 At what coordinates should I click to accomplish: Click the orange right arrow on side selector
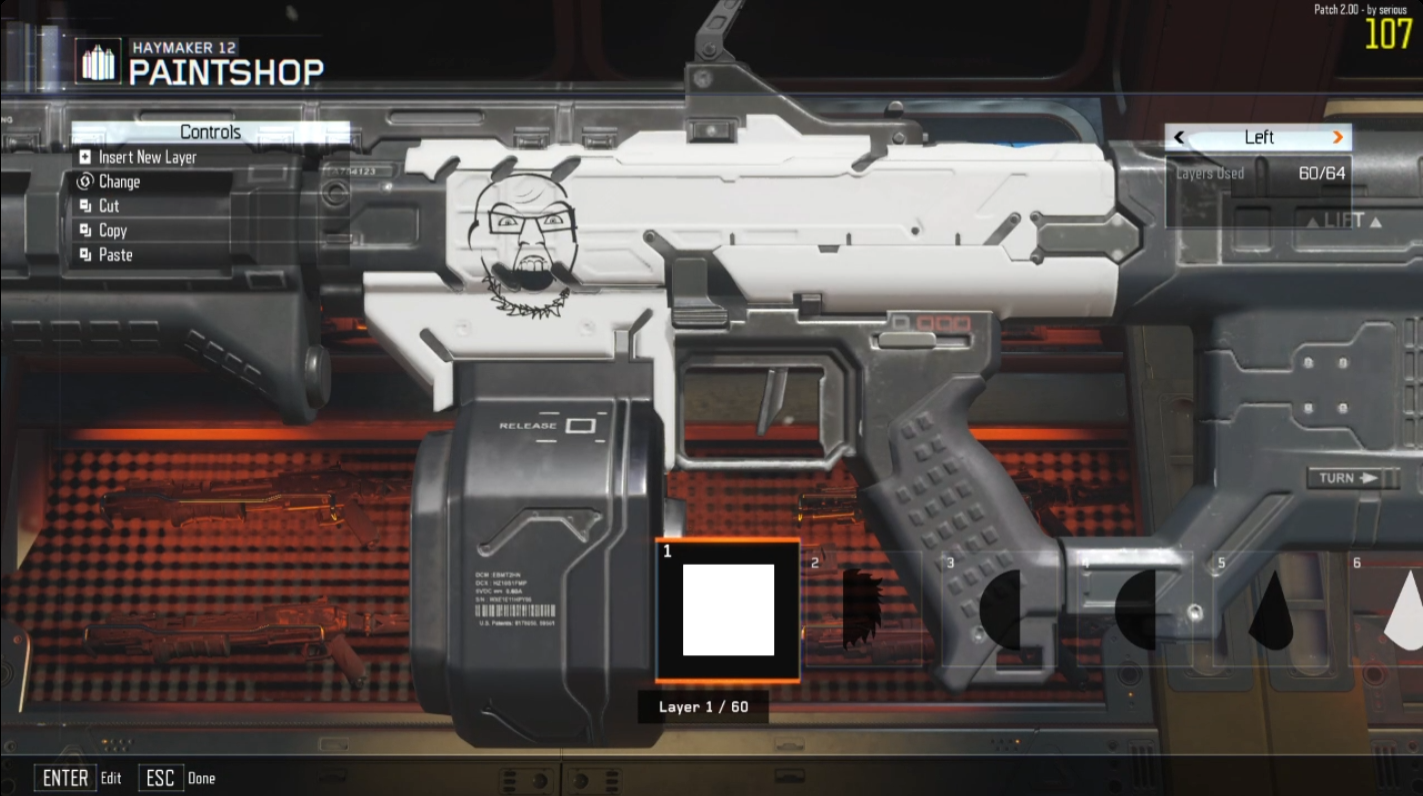(x=1338, y=138)
